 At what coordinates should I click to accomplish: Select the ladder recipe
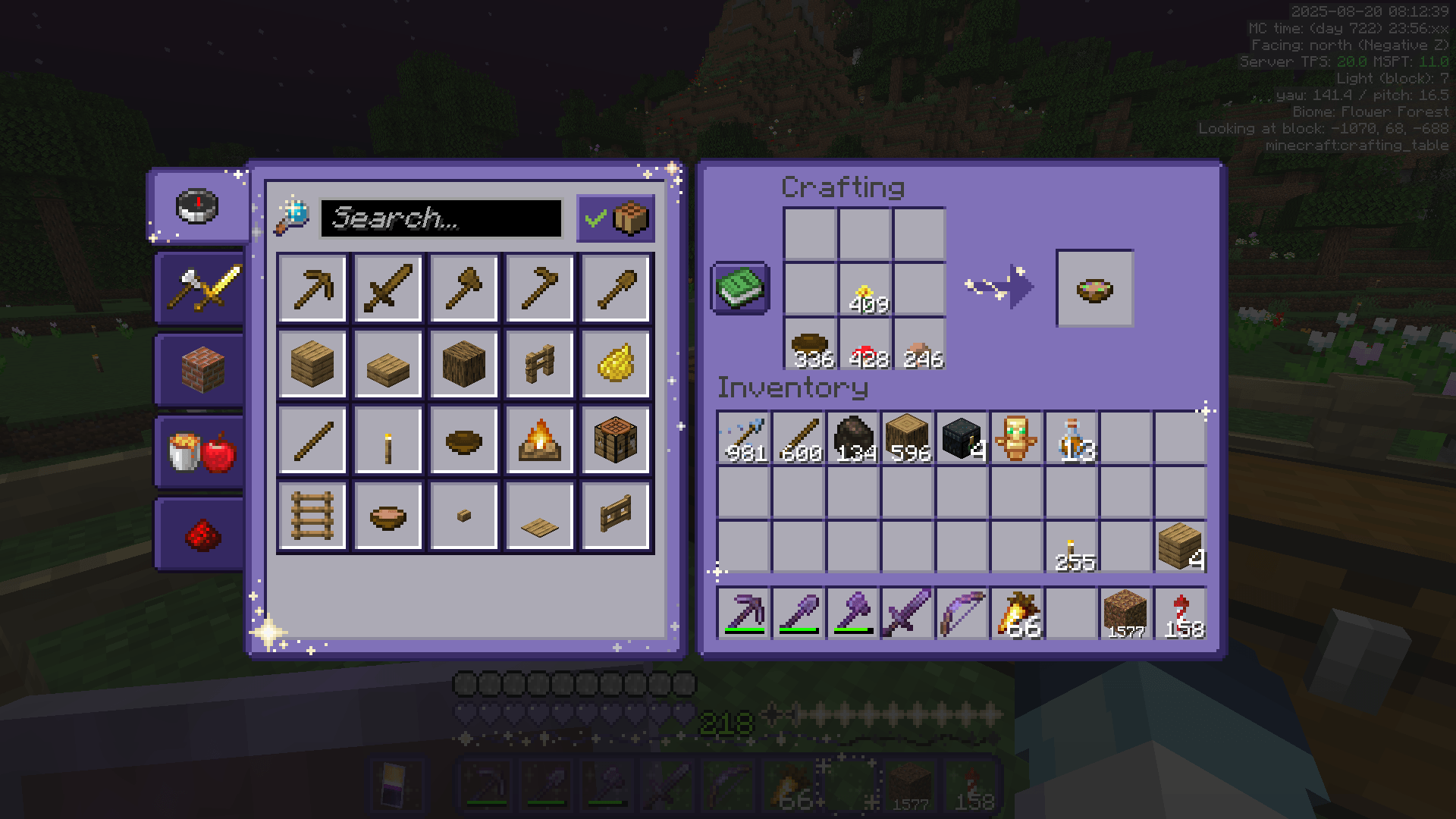[312, 514]
